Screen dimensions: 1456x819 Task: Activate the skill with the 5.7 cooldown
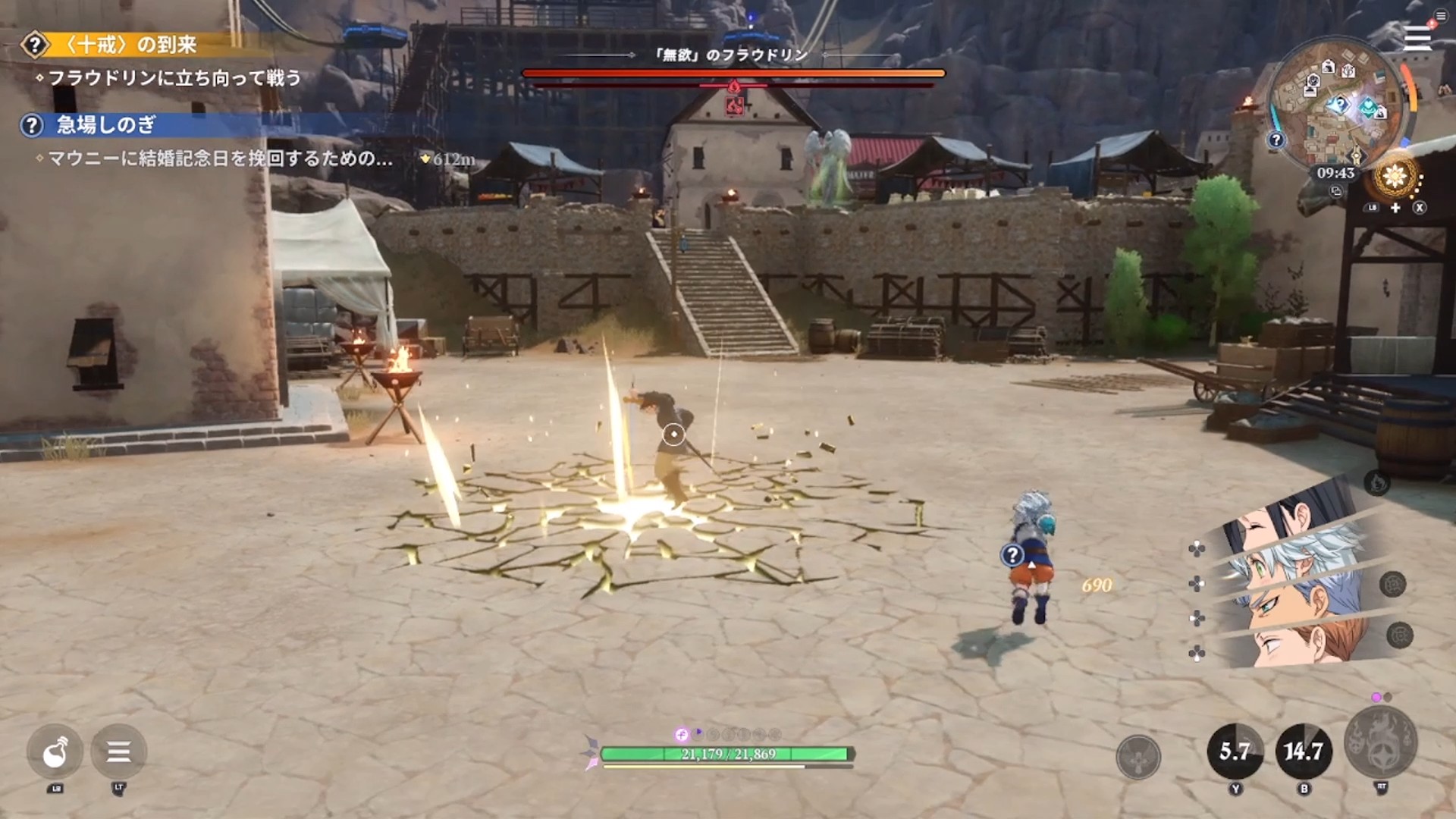coord(1235,752)
